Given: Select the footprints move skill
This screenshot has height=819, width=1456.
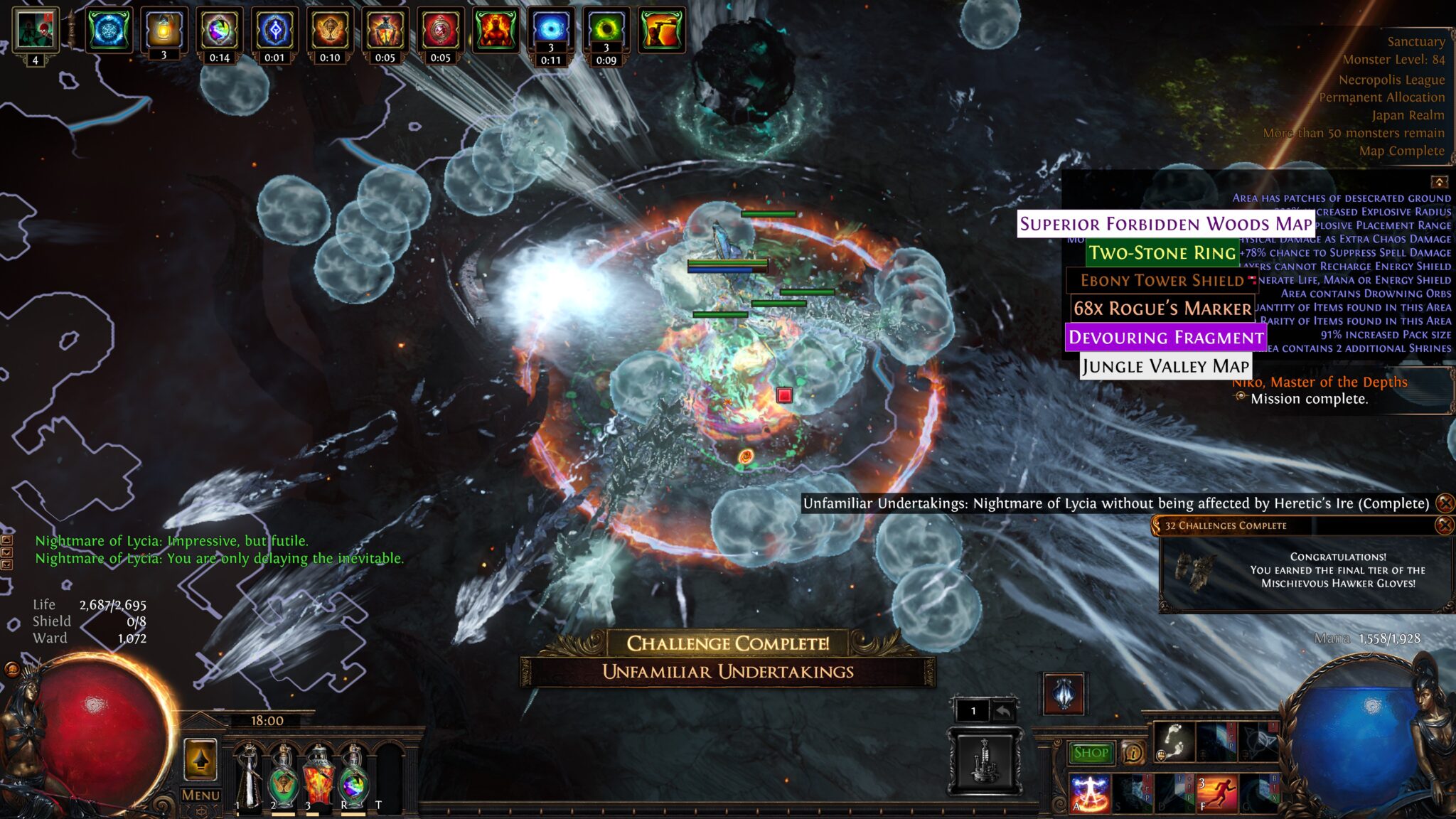Looking at the screenshot, I should (x=1174, y=740).
